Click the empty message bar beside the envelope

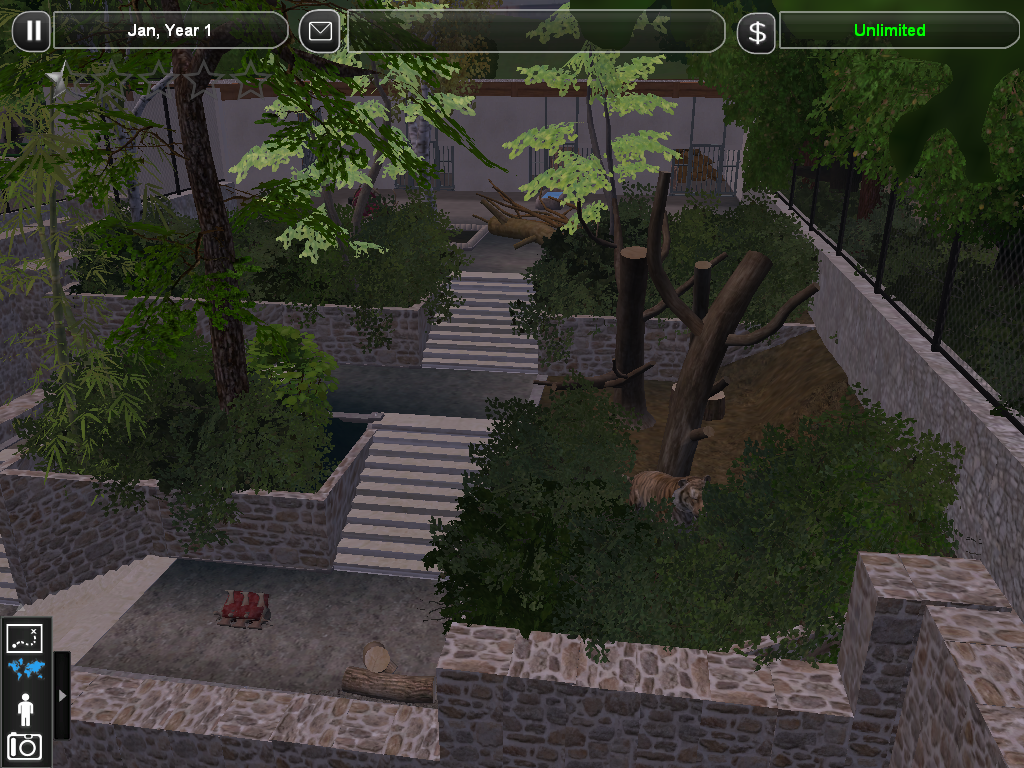click(536, 31)
